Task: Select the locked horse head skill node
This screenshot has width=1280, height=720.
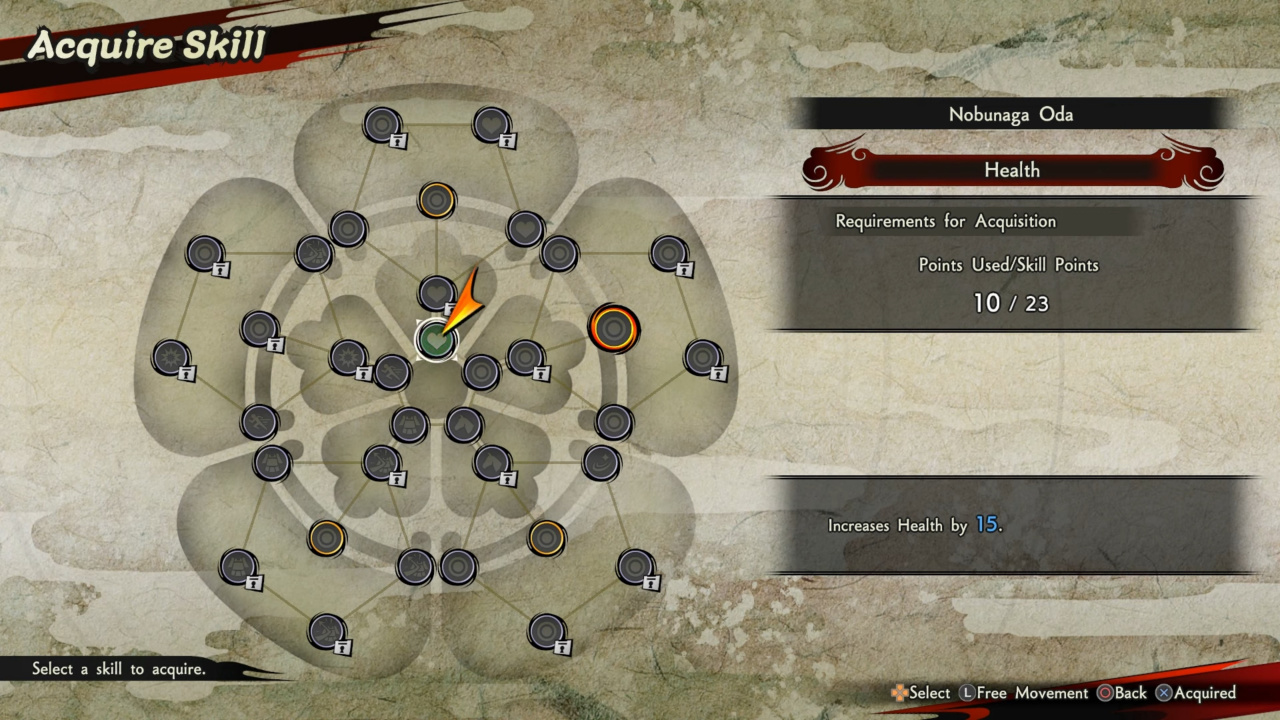Action: [x=492, y=462]
